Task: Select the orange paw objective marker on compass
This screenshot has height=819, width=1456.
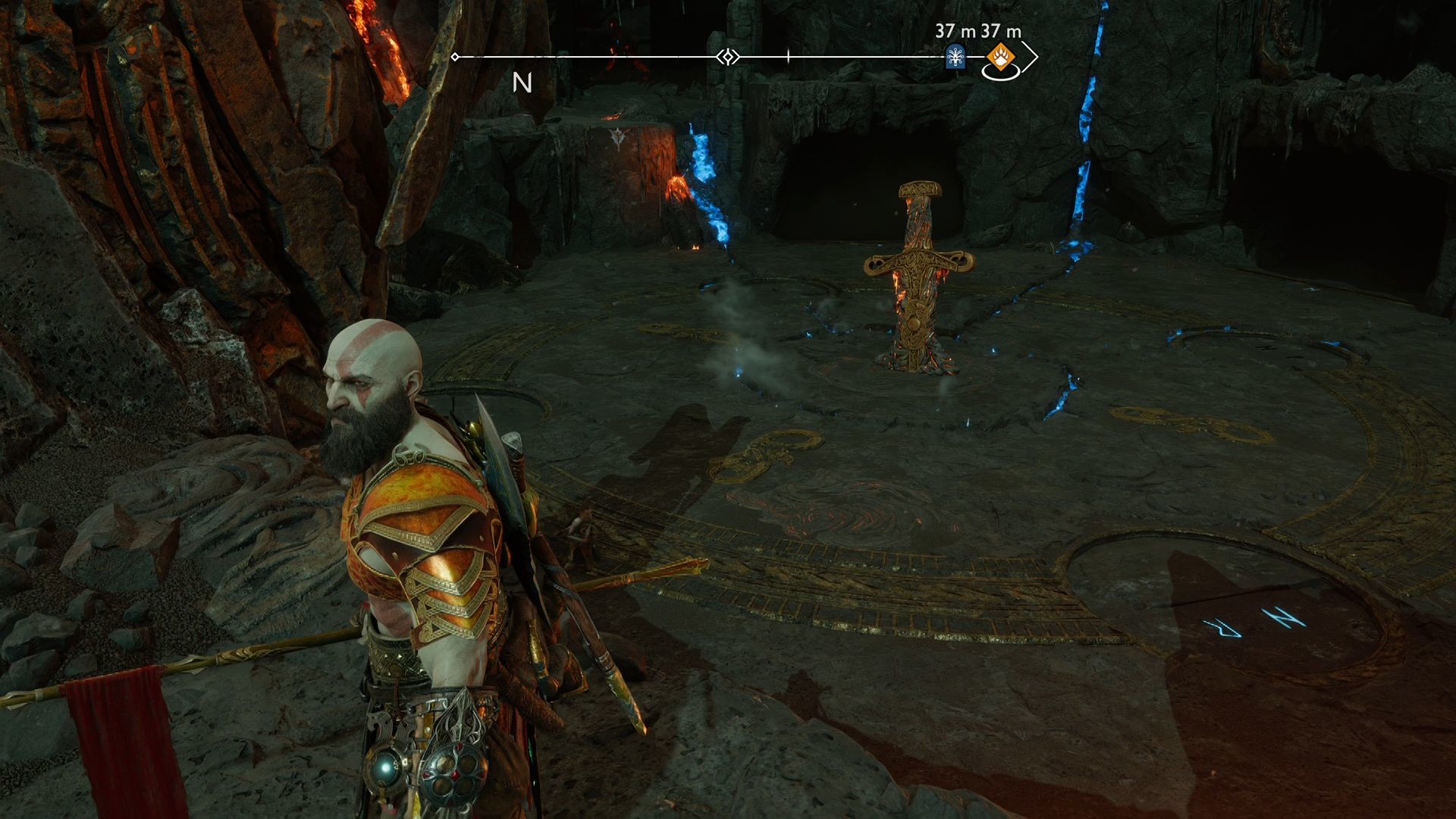Action: pyautogui.click(x=999, y=56)
